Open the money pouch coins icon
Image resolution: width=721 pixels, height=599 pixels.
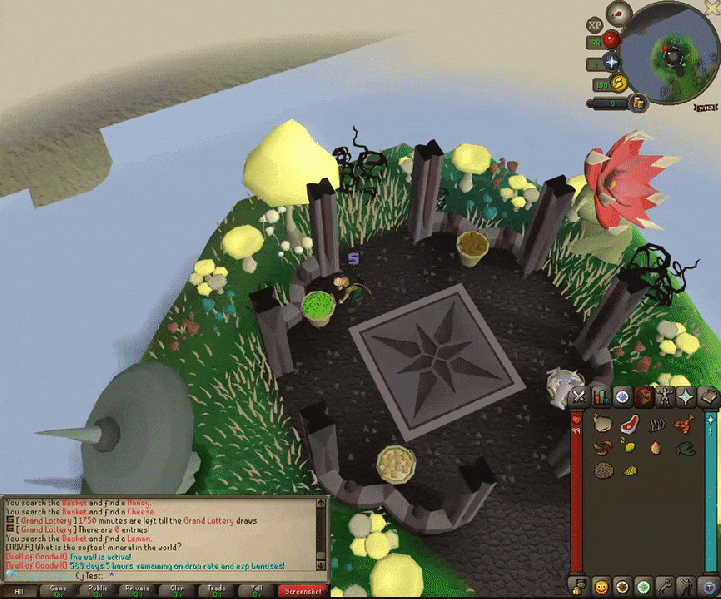[x=637, y=101]
